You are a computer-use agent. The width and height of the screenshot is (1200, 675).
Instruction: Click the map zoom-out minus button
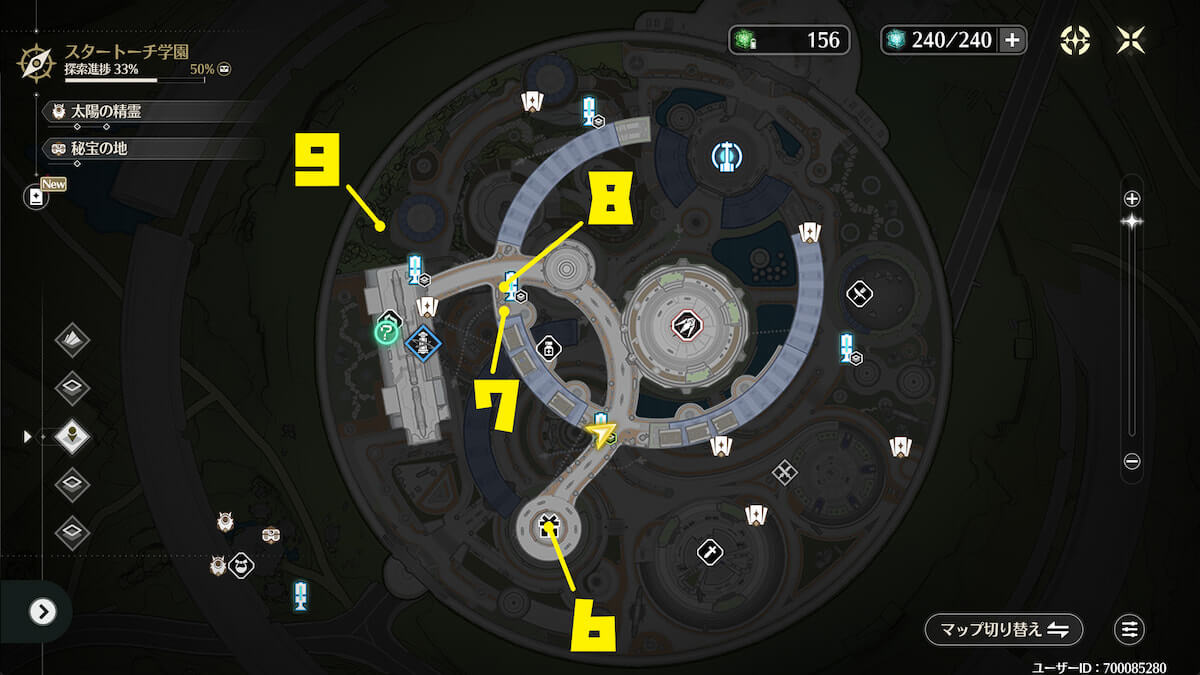pos(1132,461)
